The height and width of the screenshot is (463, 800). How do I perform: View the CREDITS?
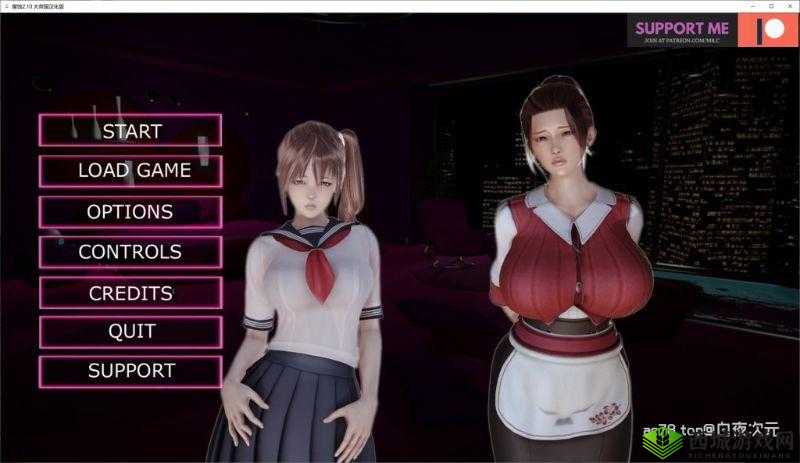point(131,293)
